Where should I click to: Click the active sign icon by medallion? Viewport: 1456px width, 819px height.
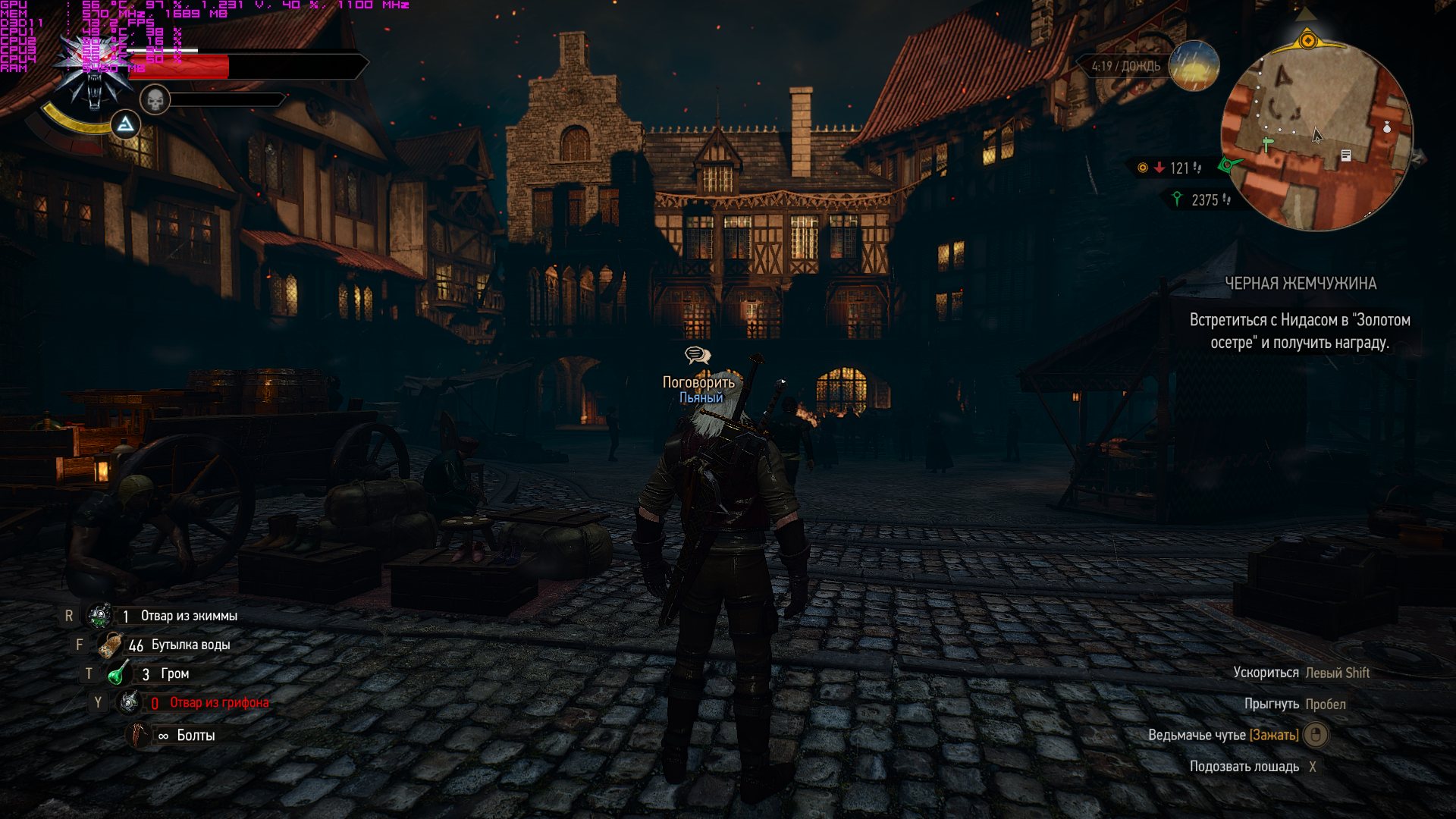125,124
